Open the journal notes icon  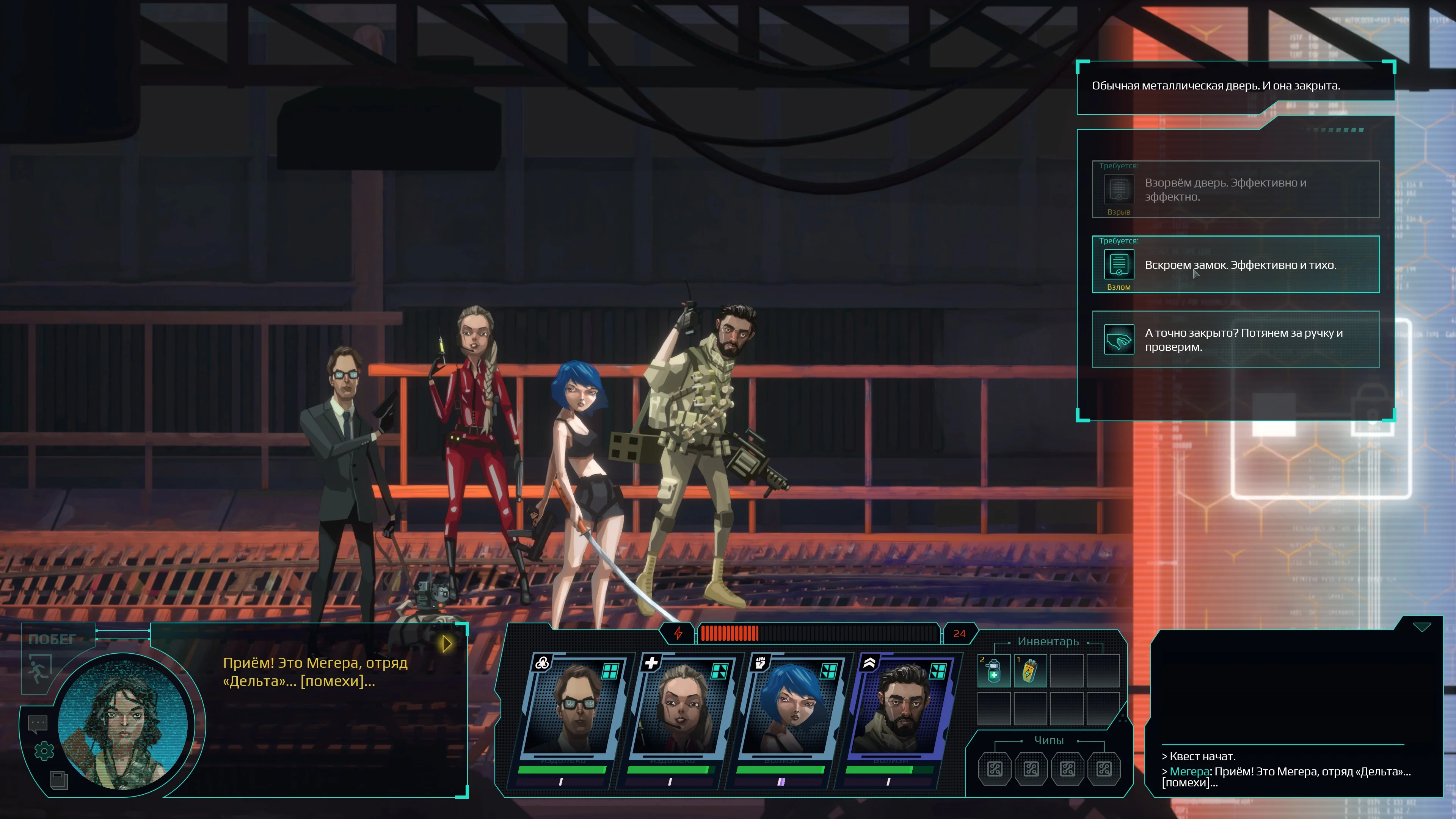(x=59, y=780)
